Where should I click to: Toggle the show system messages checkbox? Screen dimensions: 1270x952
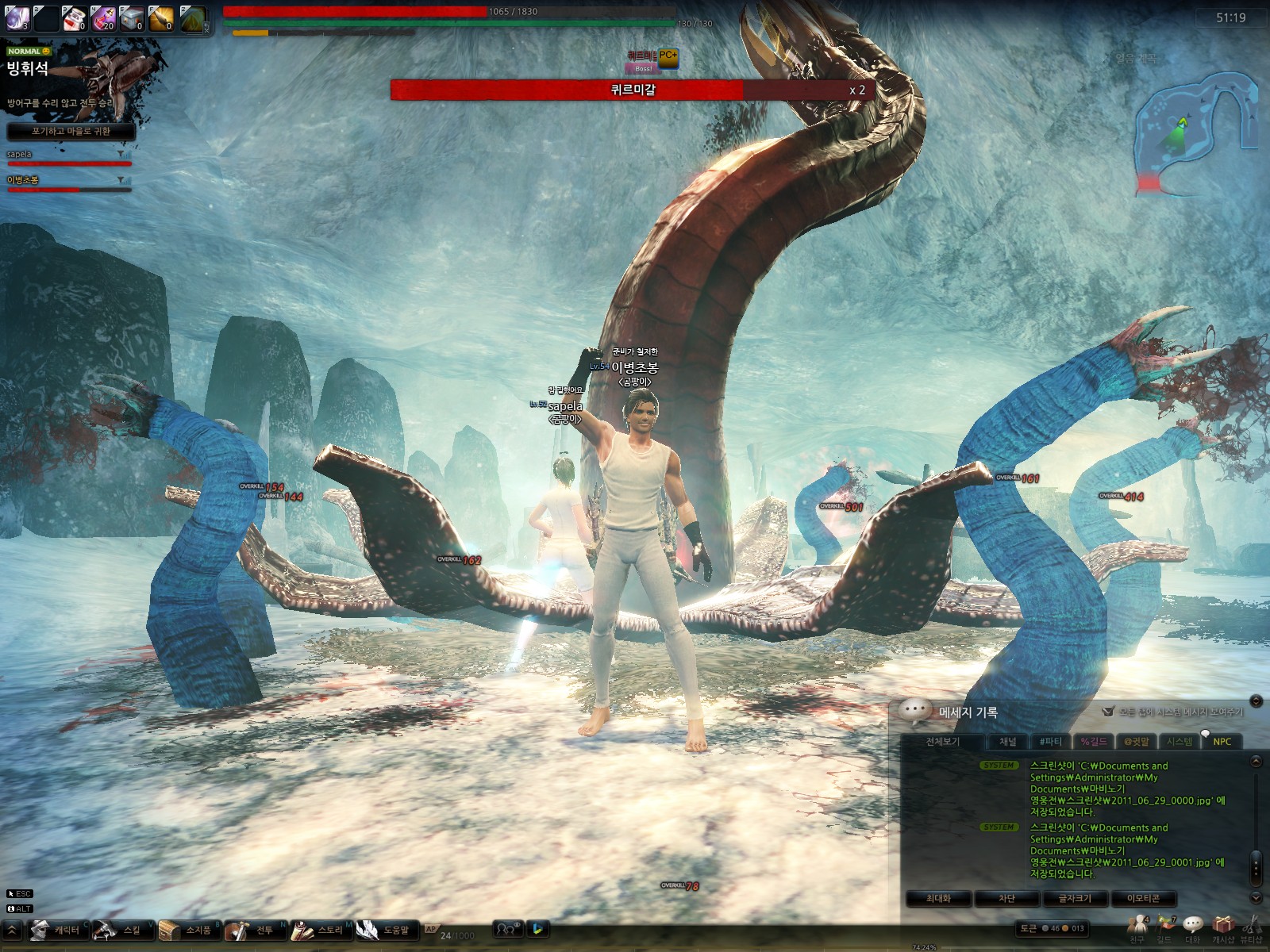(x=1109, y=712)
